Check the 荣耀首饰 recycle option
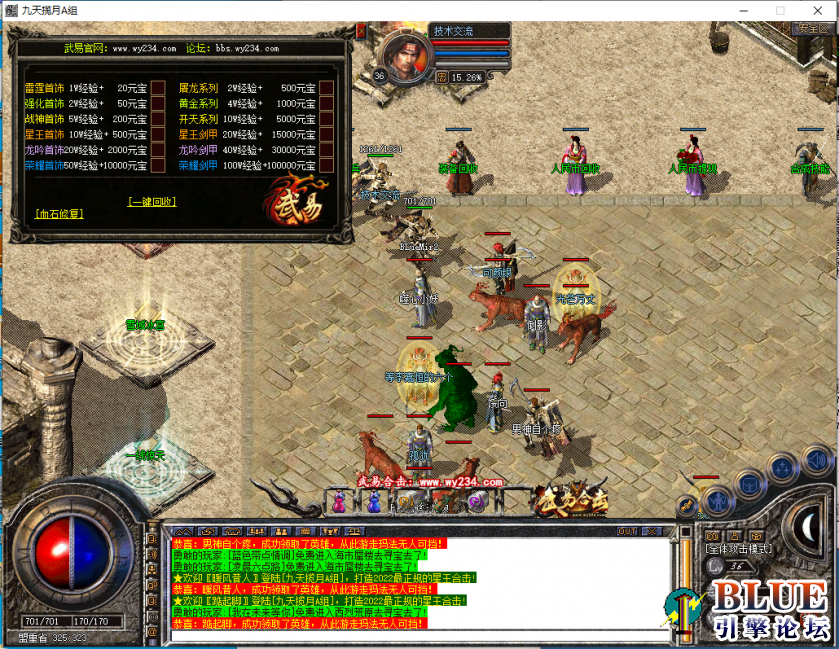Screen dimensions: 839x649 (x=158, y=165)
